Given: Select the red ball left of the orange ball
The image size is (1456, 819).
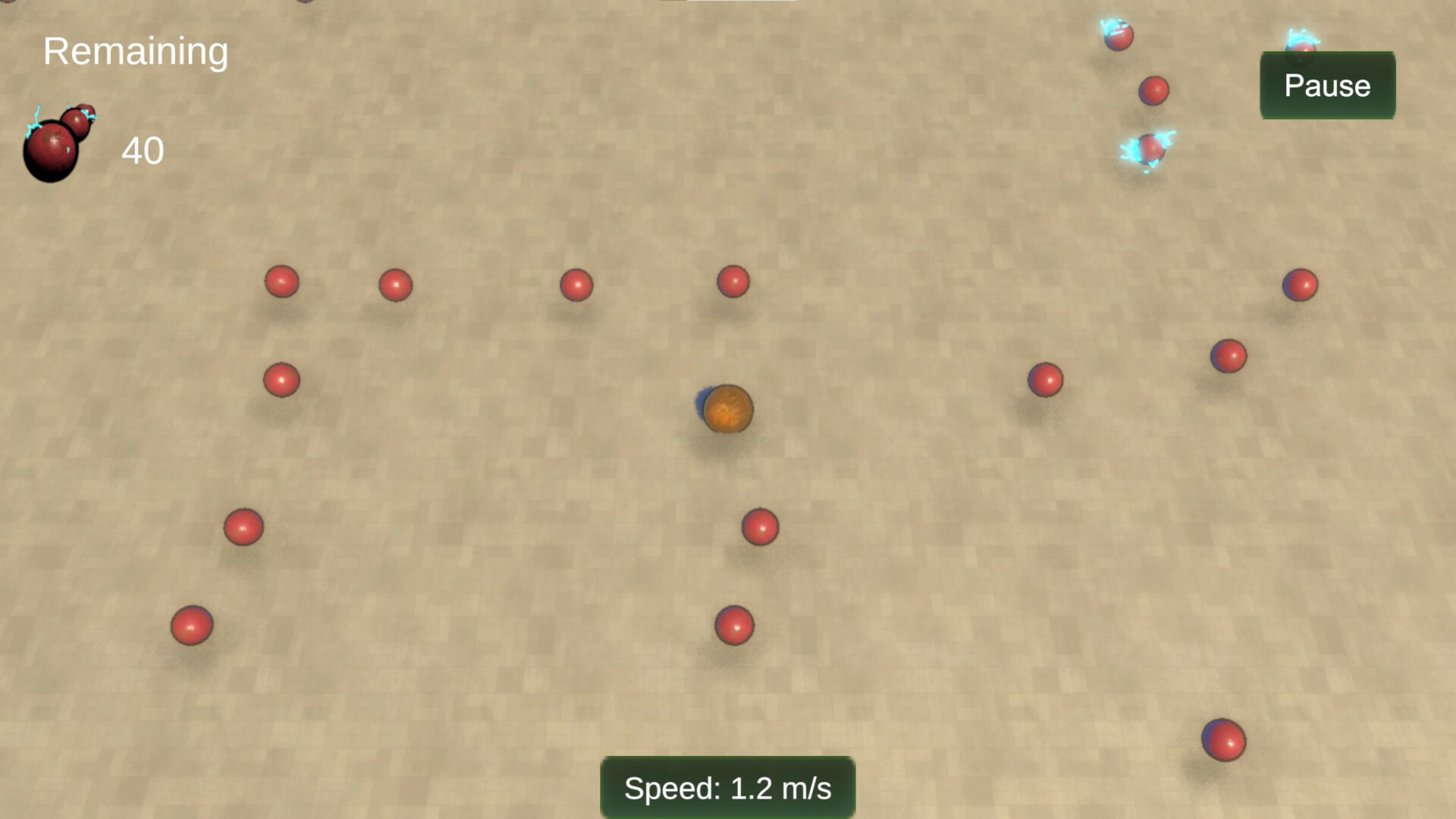Looking at the screenshot, I should click(x=281, y=379).
